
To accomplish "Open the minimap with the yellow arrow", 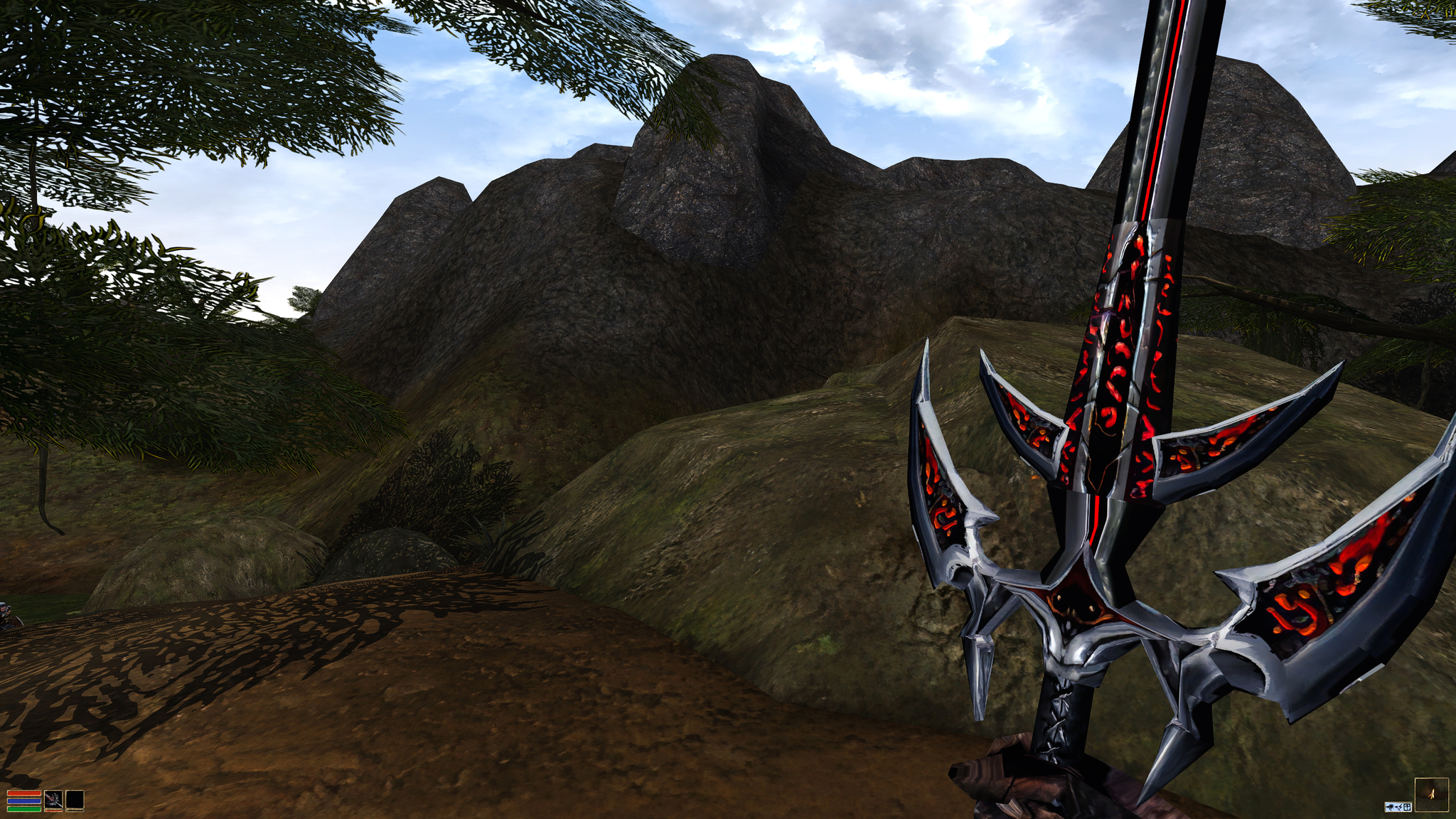I will pos(1431,794).
